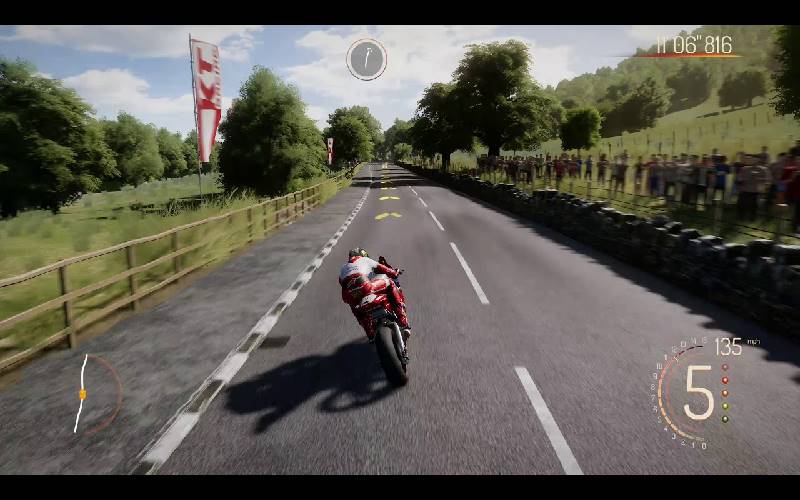Select the round corner indicator icon
The width and height of the screenshot is (800, 500).
coord(367,59)
